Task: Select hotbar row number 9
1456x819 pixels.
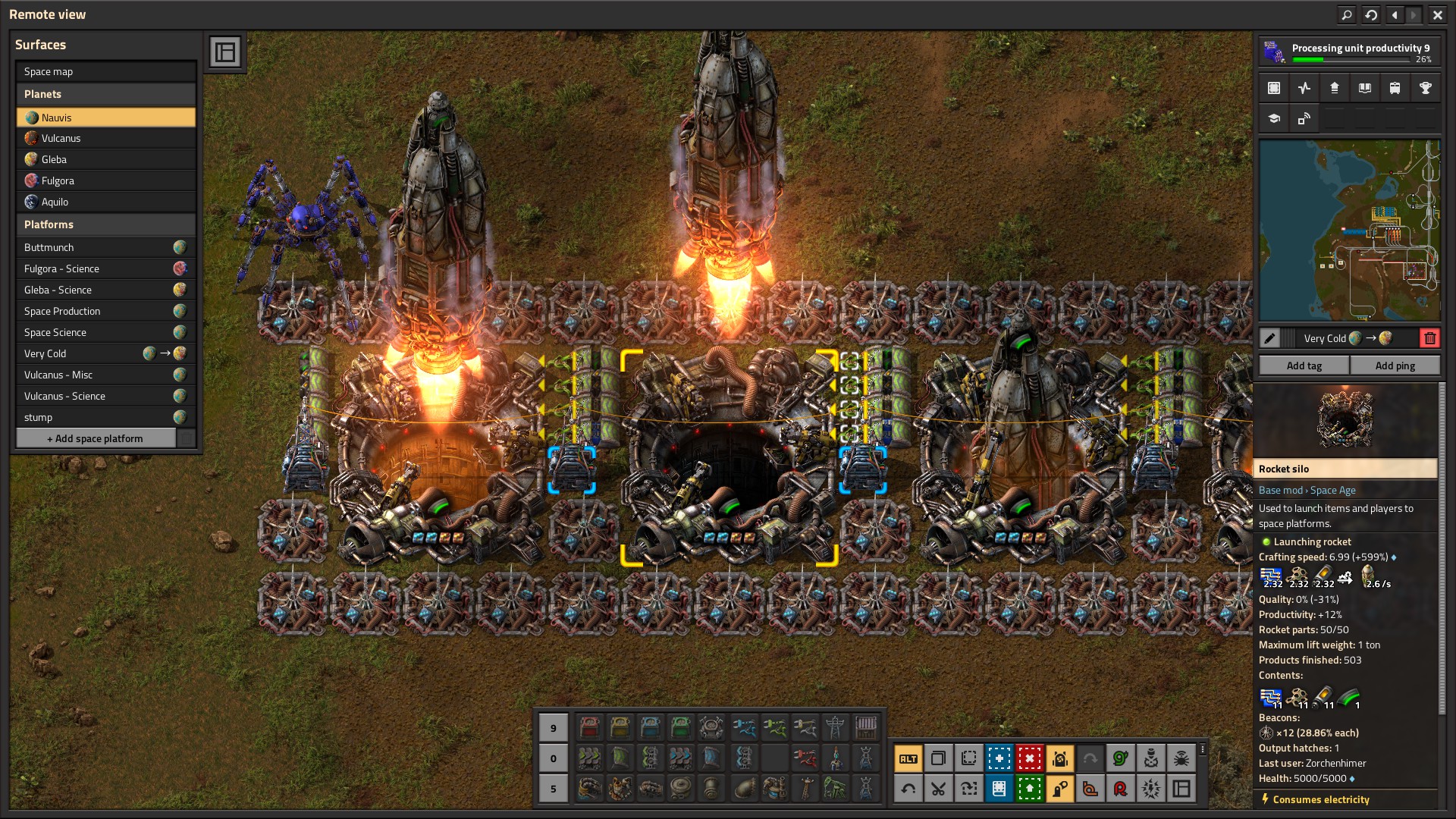Action: [x=553, y=728]
